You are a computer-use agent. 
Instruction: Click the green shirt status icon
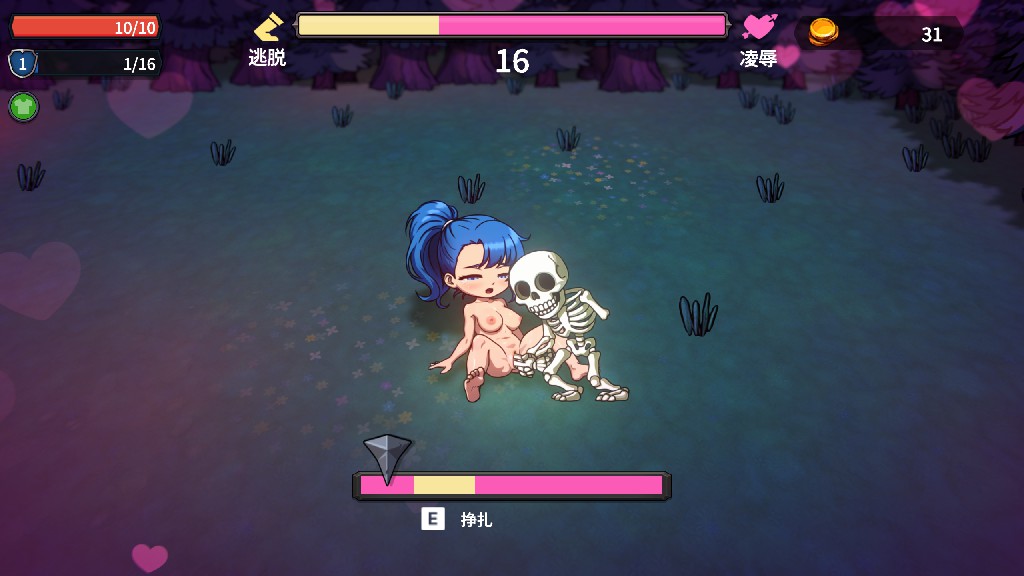pyautogui.click(x=23, y=106)
